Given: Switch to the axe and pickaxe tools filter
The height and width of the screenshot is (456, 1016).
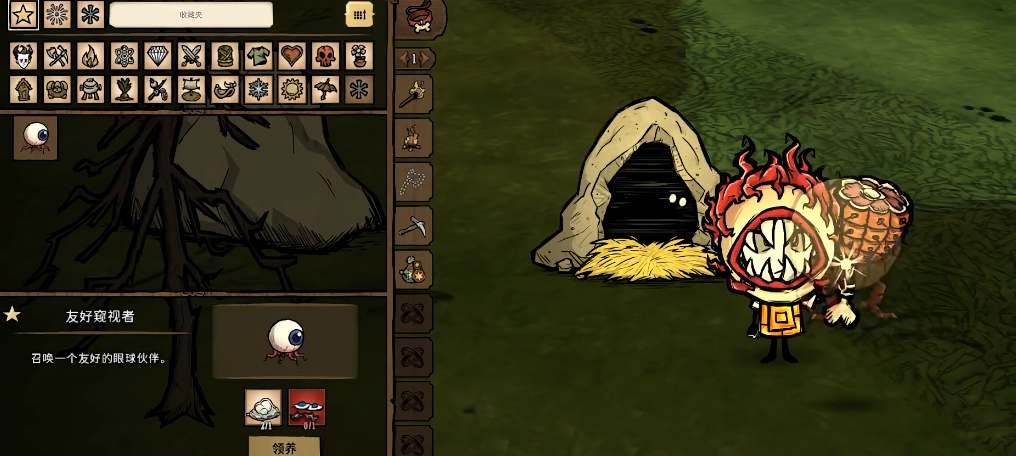Looking at the screenshot, I should click(57, 56).
